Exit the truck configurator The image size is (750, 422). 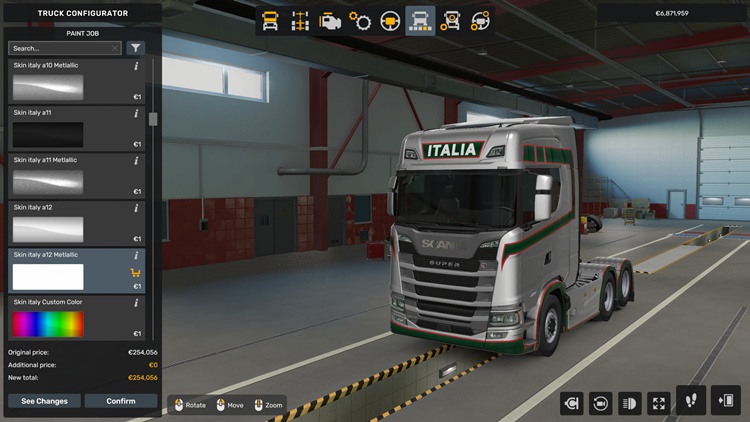tap(725, 400)
